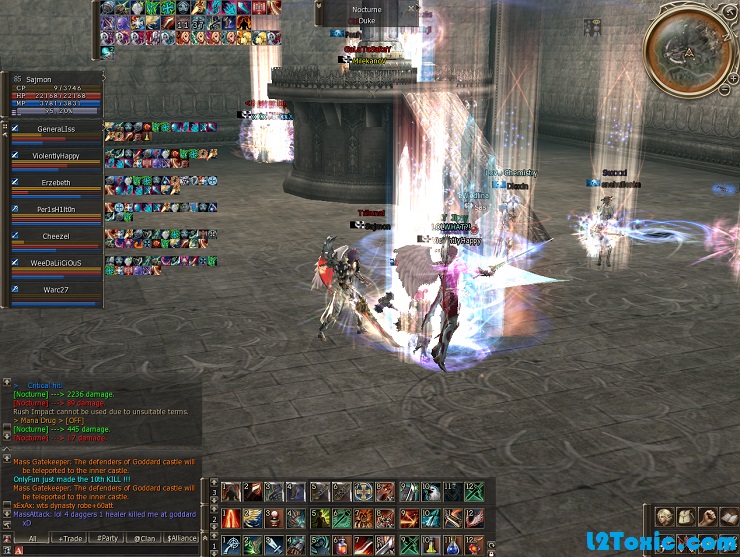The height and width of the screenshot is (557, 740).
Task: Click the chat input field
Action: point(110,551)
